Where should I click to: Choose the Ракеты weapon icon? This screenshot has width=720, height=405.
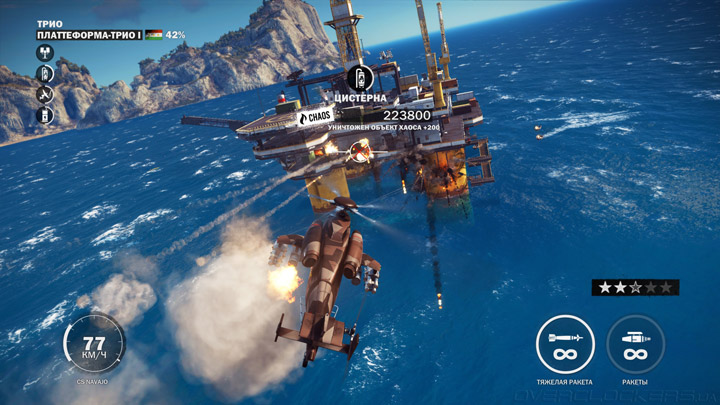(635, 344)
